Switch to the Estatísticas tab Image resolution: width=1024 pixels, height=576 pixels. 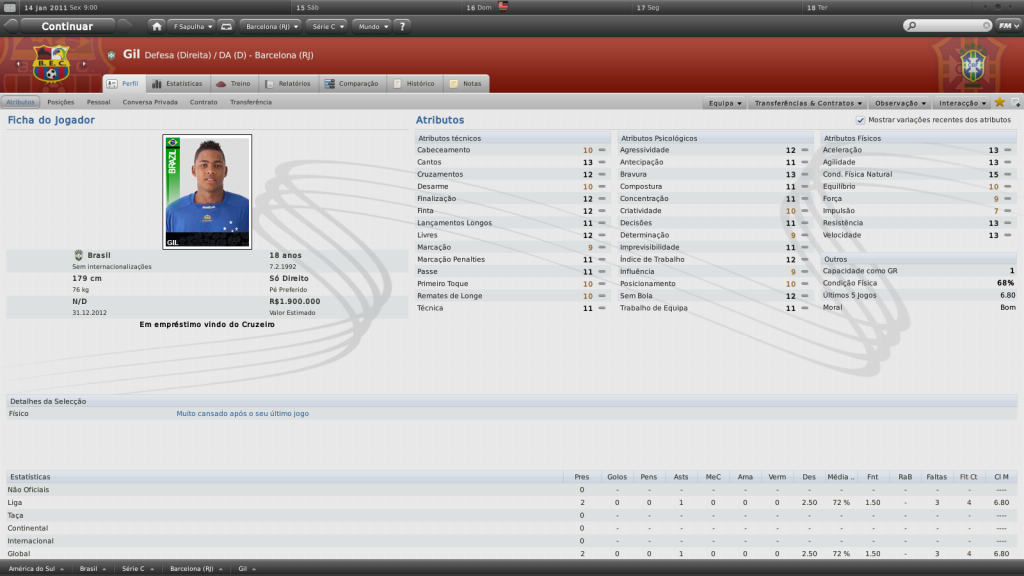177,84
